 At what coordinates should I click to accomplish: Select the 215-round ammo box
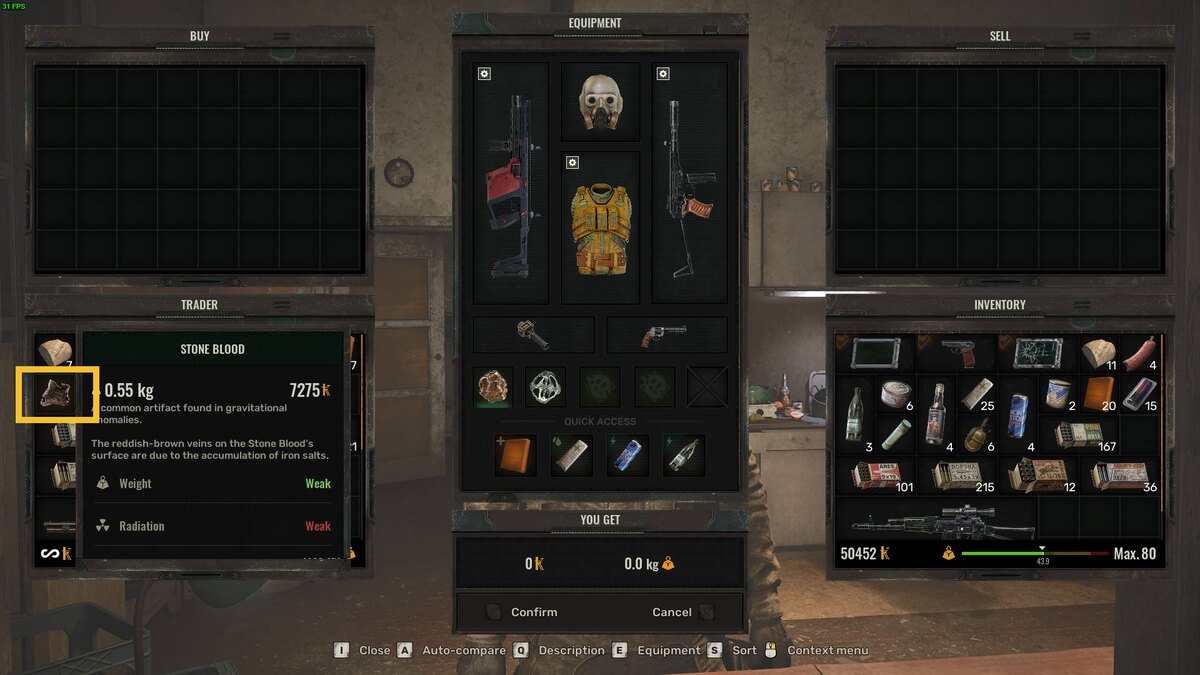pyautogui.click(x=955, y=476)
